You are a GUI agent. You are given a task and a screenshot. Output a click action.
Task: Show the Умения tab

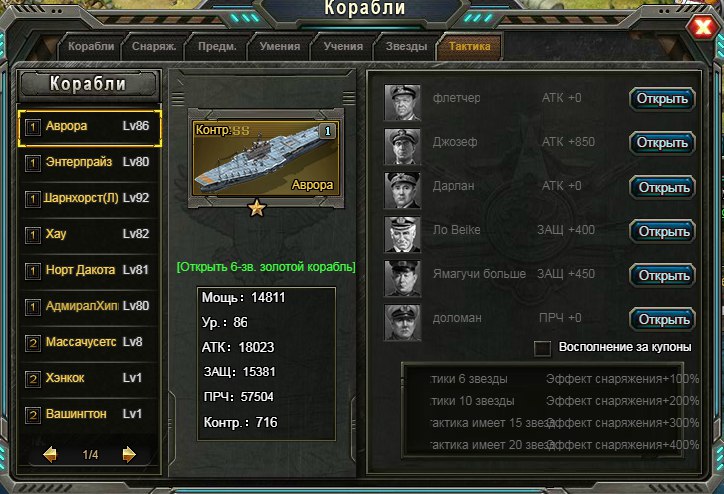(279, 47)
